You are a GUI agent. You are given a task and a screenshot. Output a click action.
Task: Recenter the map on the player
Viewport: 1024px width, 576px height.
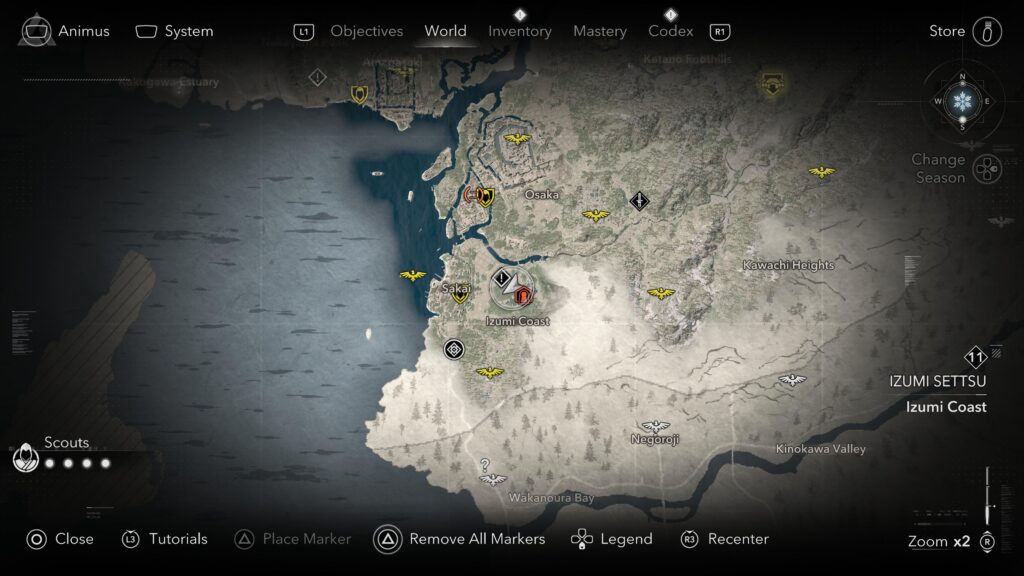click(x=724, y=539)
